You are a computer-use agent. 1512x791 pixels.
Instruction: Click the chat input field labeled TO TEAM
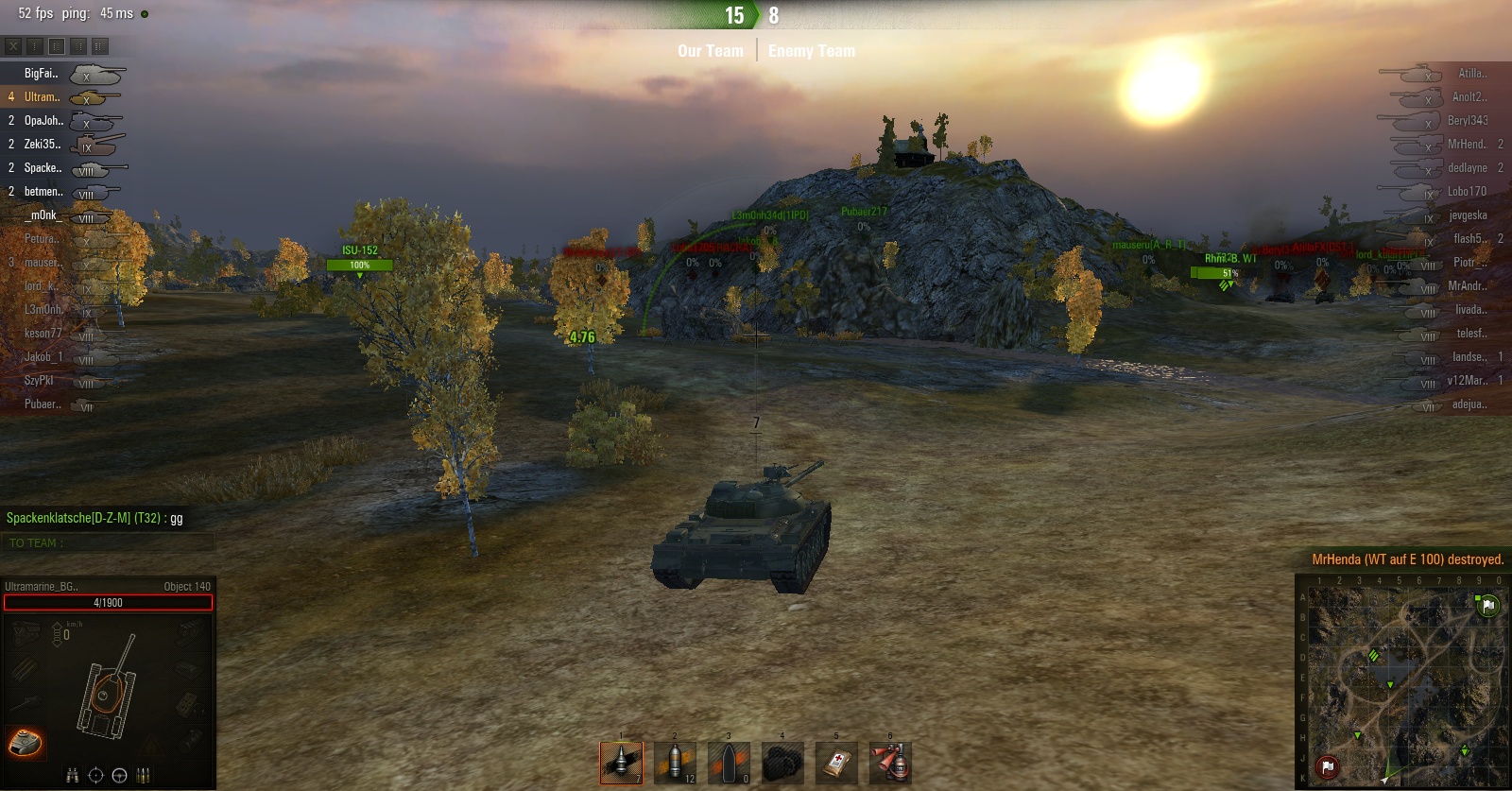(108, 543)
